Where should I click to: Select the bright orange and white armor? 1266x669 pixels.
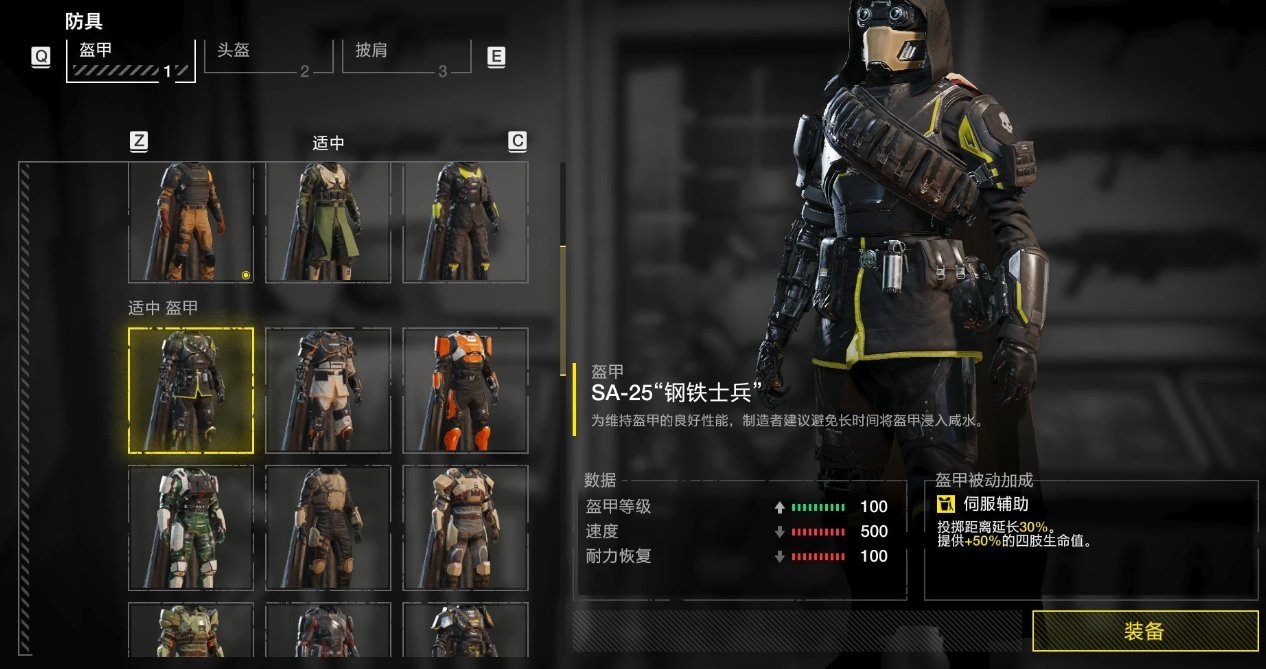[465, 390]
